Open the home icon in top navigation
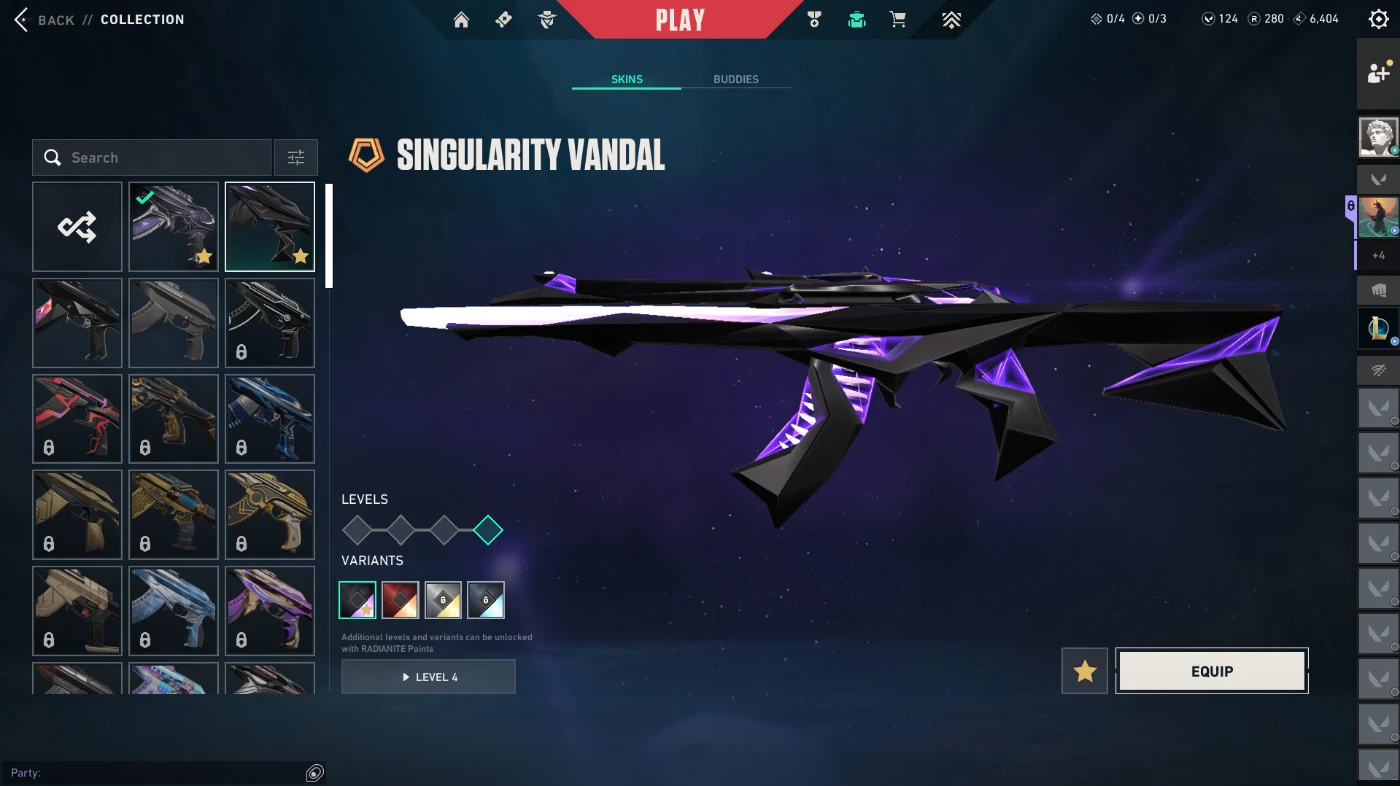1400x786 pixels. pos(461,20)
